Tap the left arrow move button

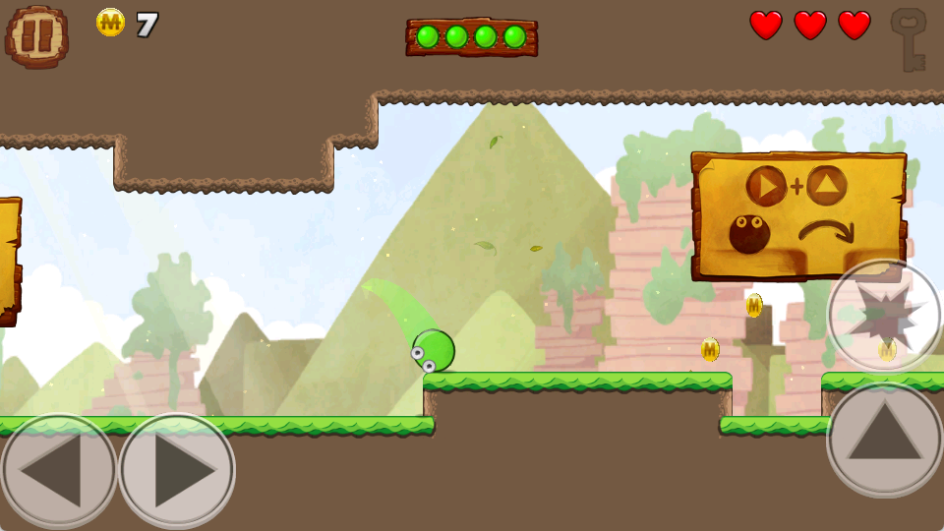[x=58, y=471]
